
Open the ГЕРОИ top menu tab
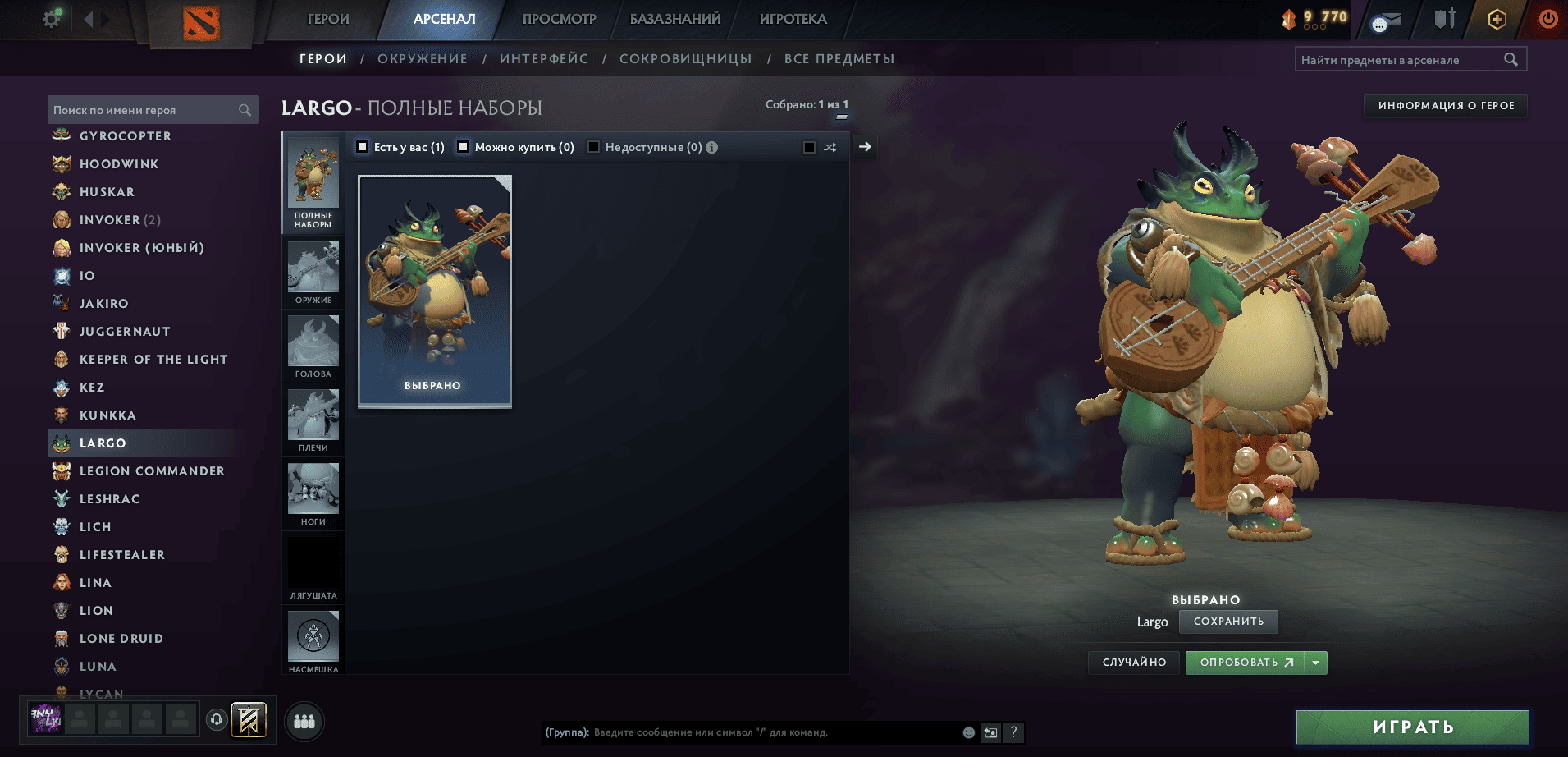[328, 19]
